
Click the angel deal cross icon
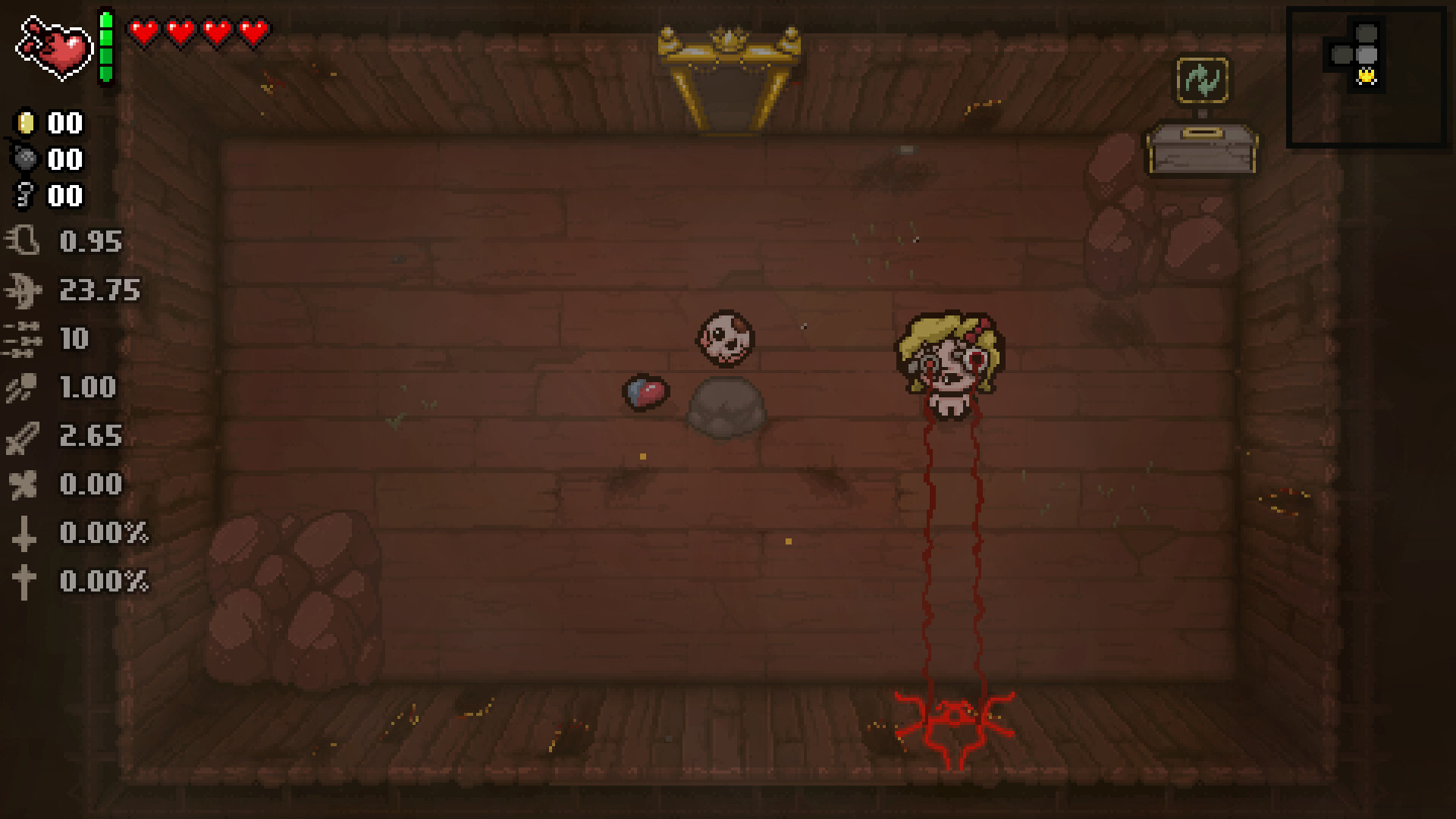point(25,582)
